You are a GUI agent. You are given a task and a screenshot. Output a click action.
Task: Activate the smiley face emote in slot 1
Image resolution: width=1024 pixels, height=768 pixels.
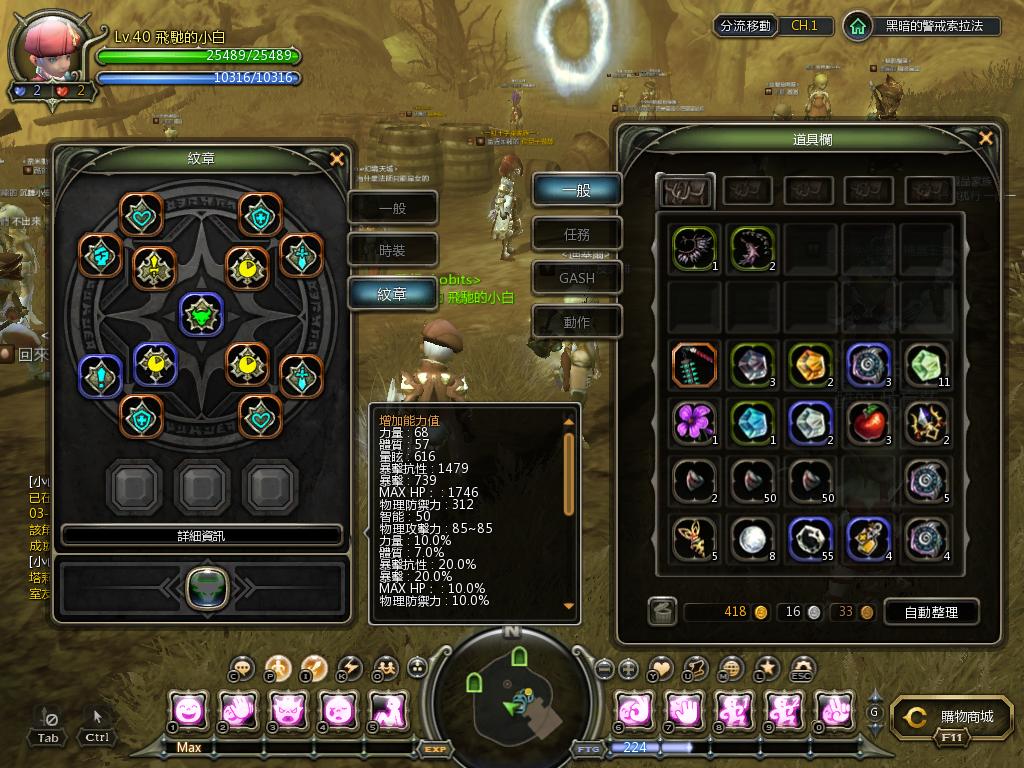point(189,710)
